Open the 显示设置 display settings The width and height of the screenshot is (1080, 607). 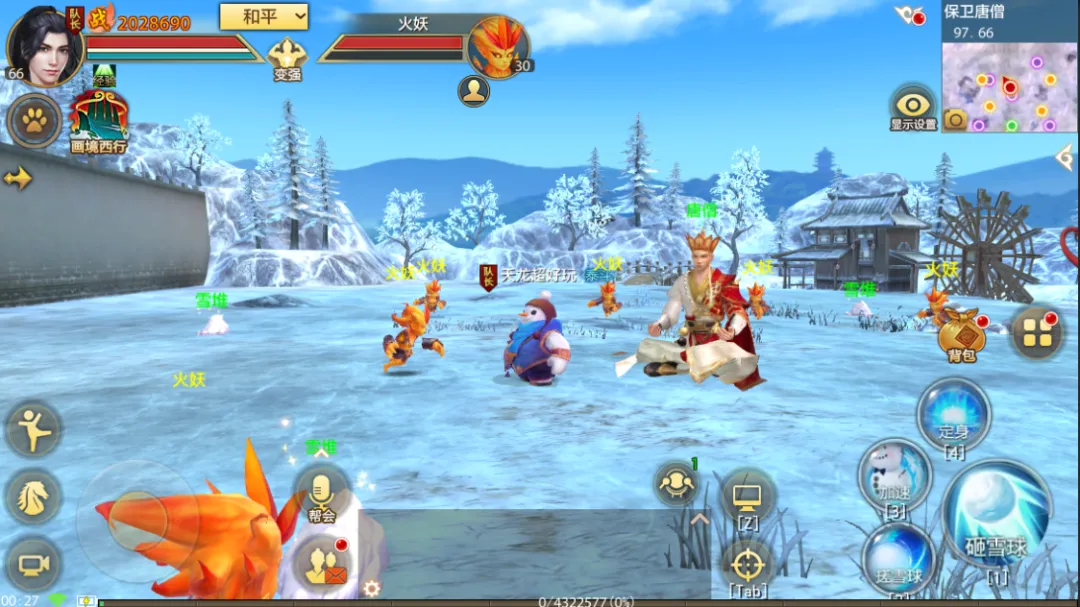pyautogui.click(x=913, y=105)
